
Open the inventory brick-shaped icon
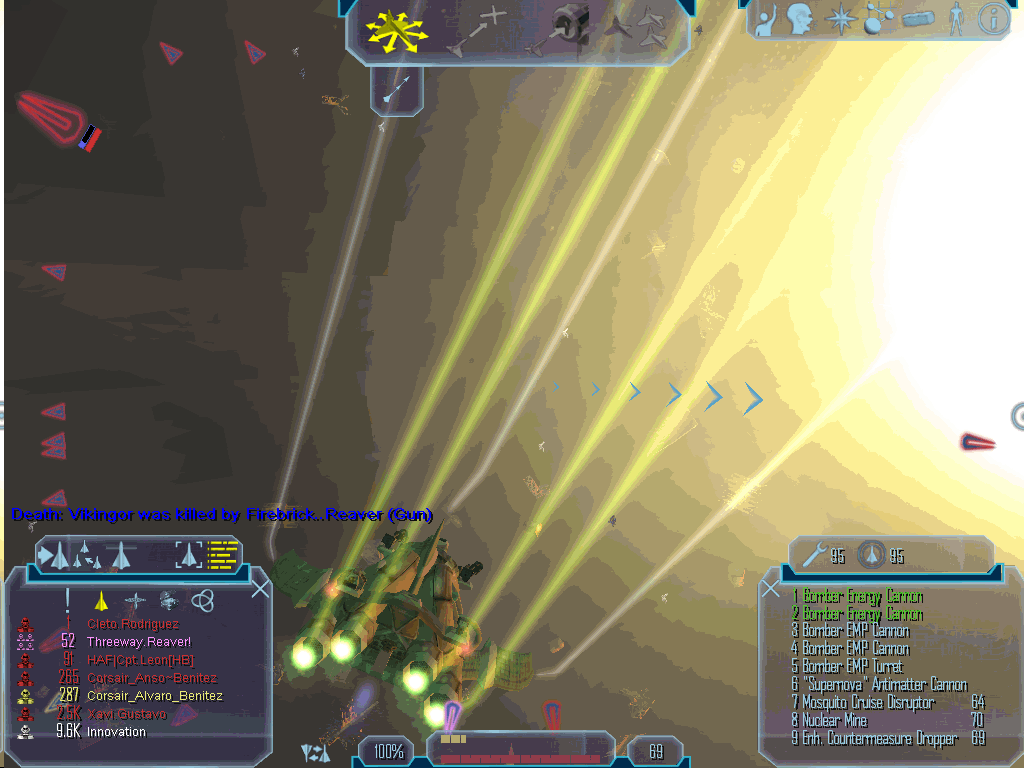click(917, 20)
